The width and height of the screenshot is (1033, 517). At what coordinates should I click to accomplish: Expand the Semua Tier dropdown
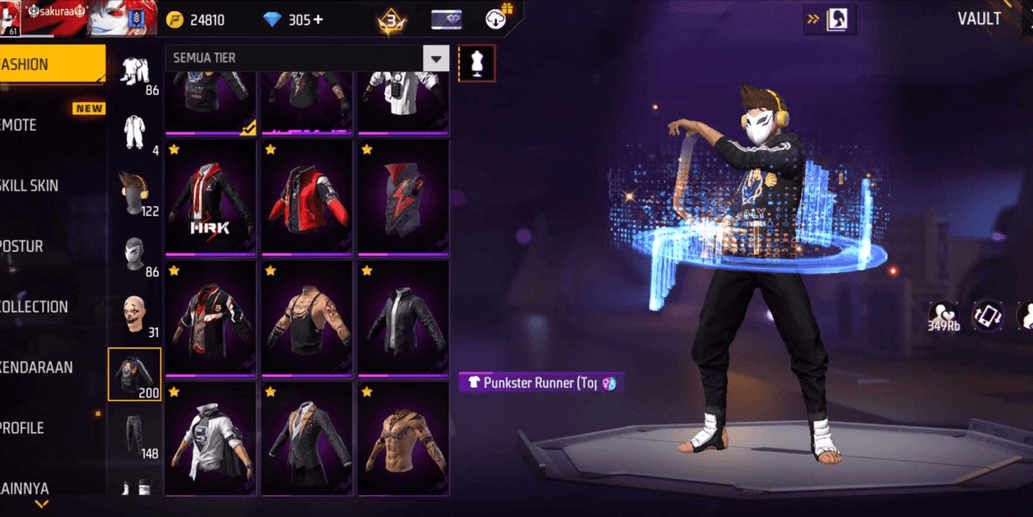click(435, 59)
